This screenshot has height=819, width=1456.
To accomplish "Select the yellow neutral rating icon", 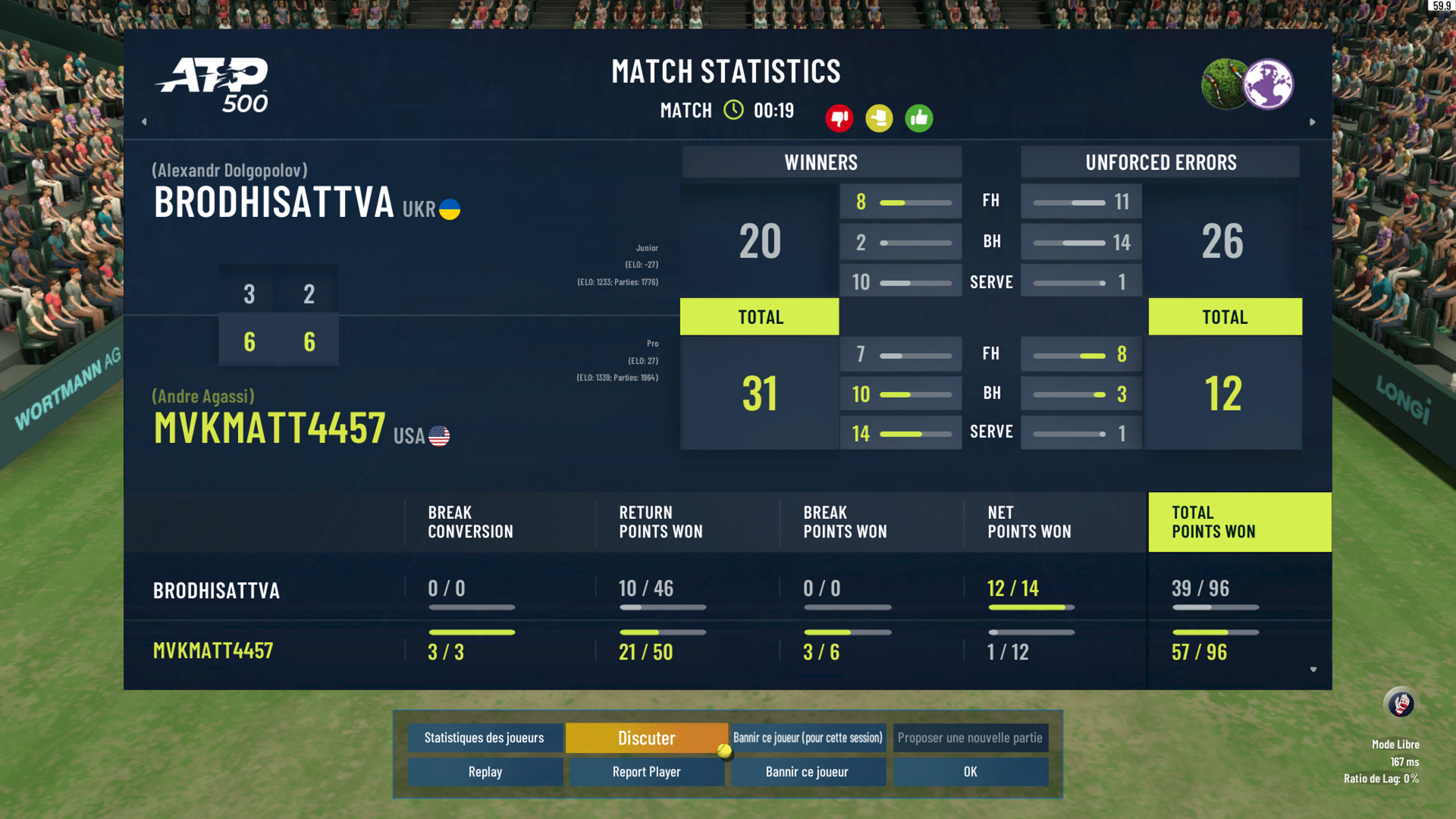I will (879, 118).
